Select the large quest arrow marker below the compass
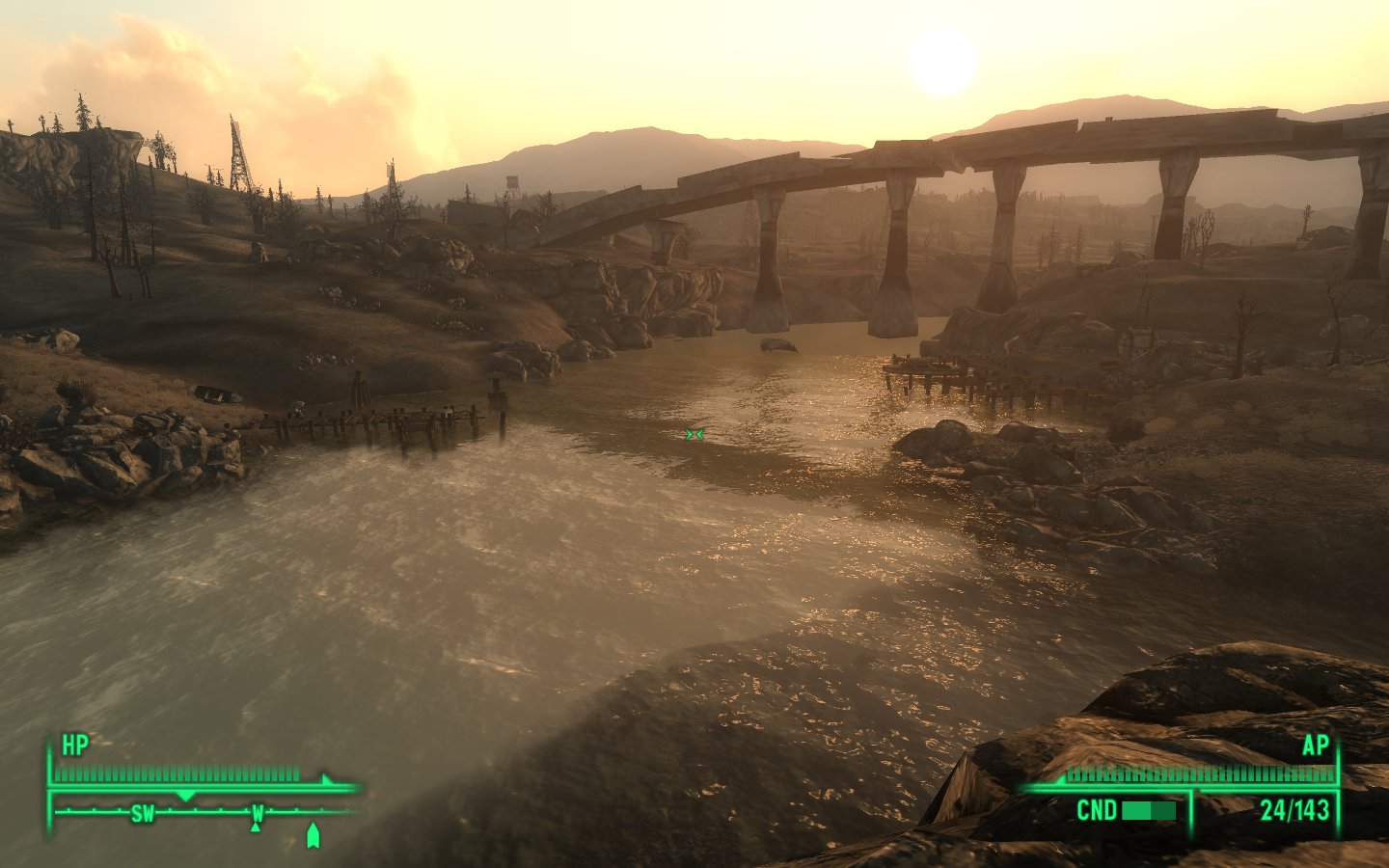 (312, 835)
